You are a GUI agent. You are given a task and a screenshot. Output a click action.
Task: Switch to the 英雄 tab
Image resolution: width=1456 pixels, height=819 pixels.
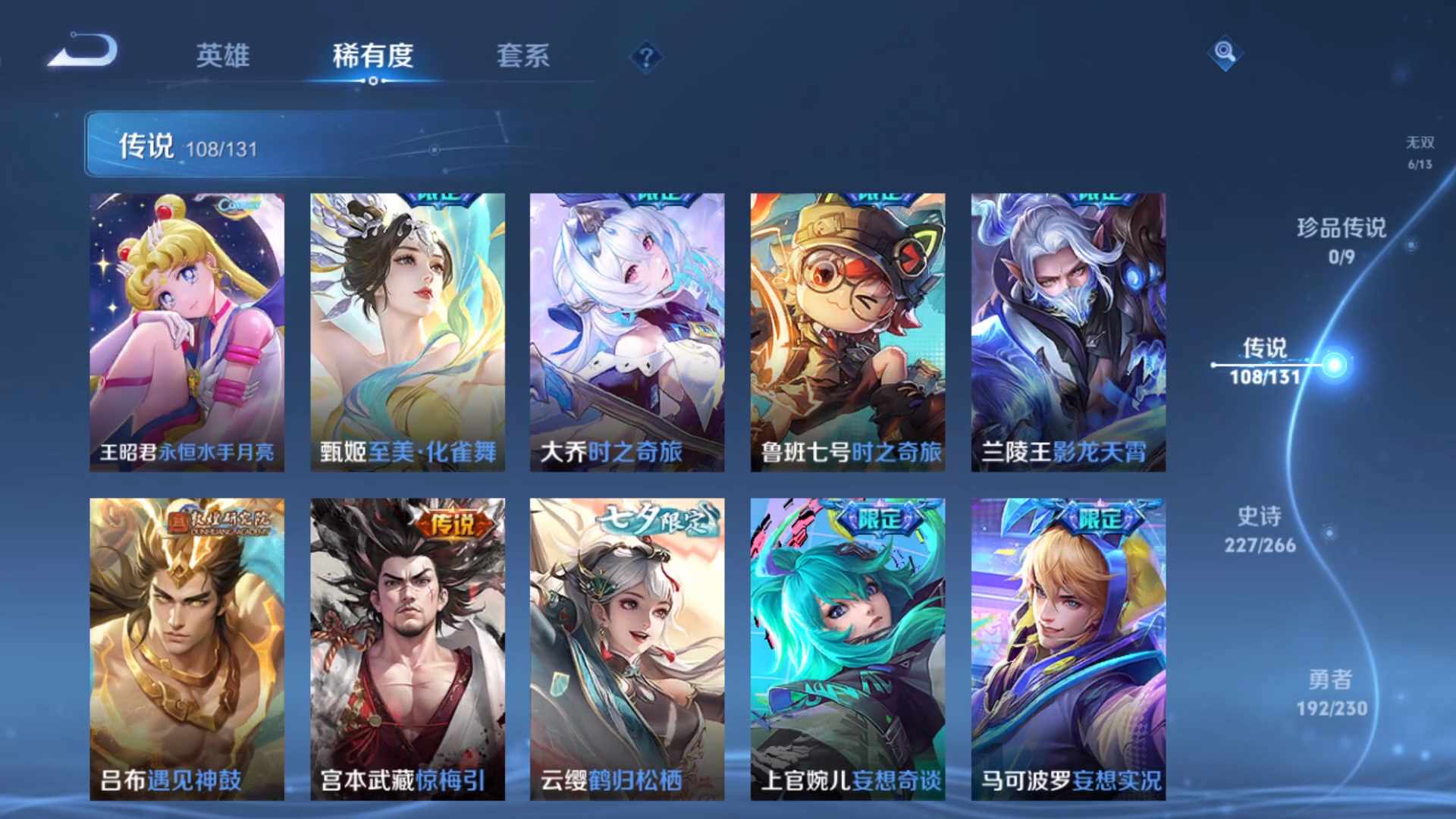[x=224, y=55]
